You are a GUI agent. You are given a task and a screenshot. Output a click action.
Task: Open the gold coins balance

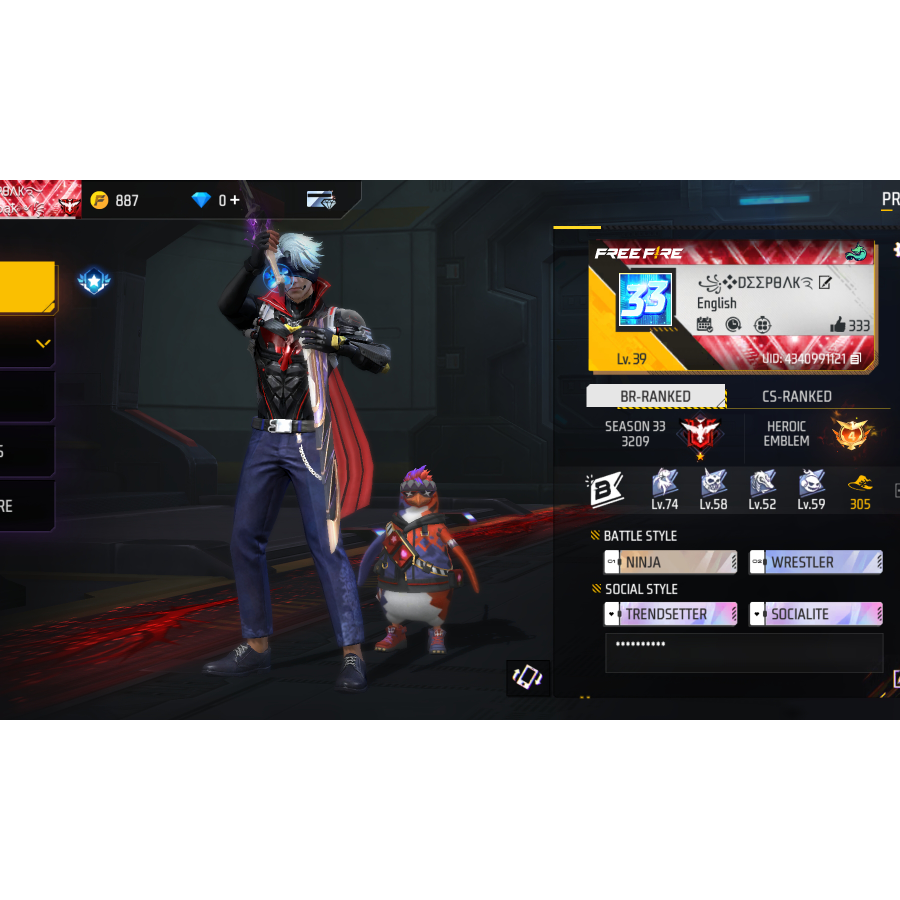pyautogui.click(x=115, y=200)
